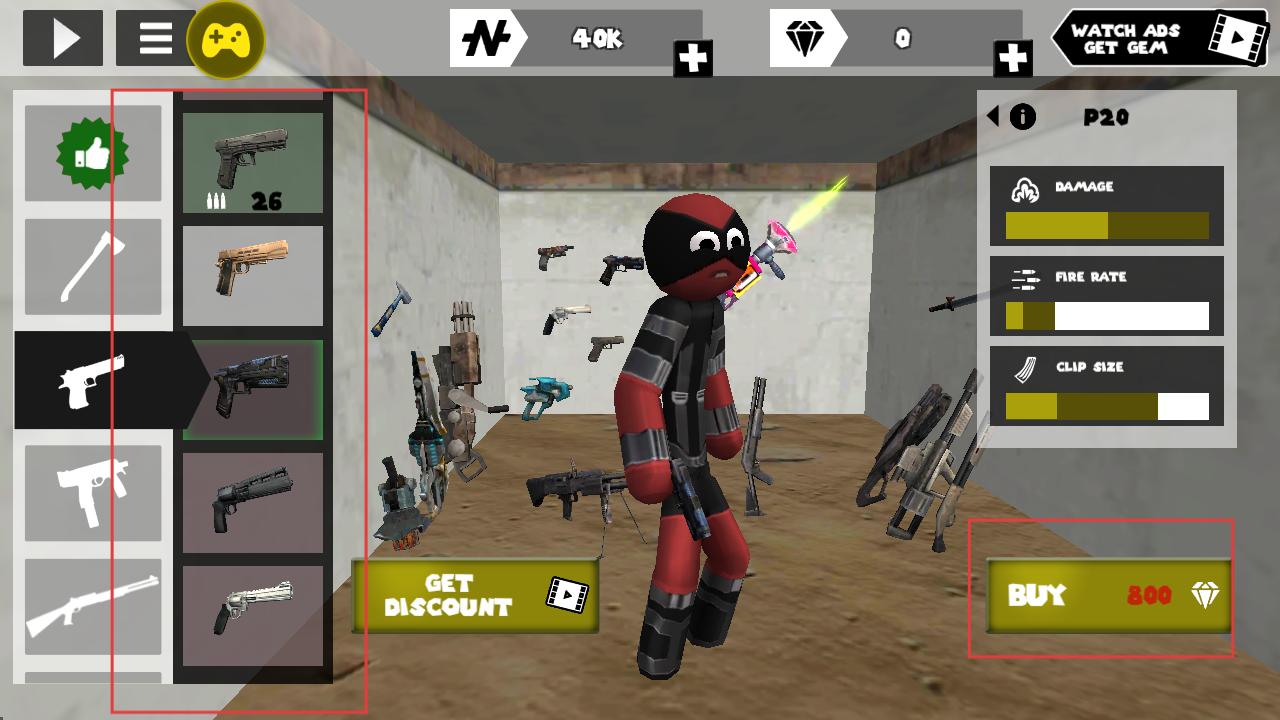Choose the shotgun weapon category
This screenshot has width=1280, height=720.
[92, 606]
